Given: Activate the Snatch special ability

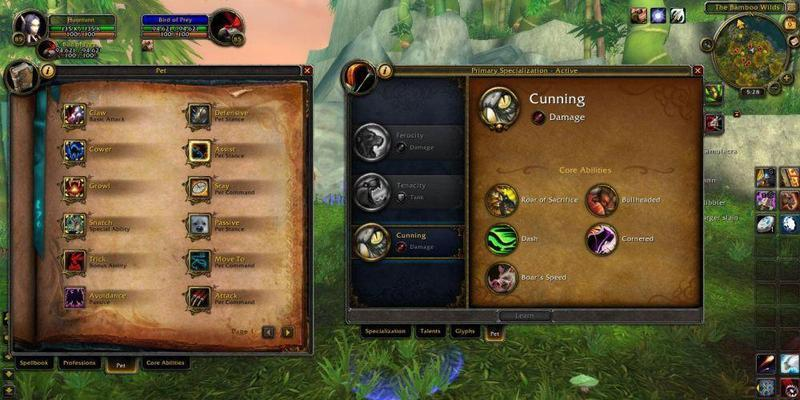Looking at the screenshot, I should (x=75, y=224).
